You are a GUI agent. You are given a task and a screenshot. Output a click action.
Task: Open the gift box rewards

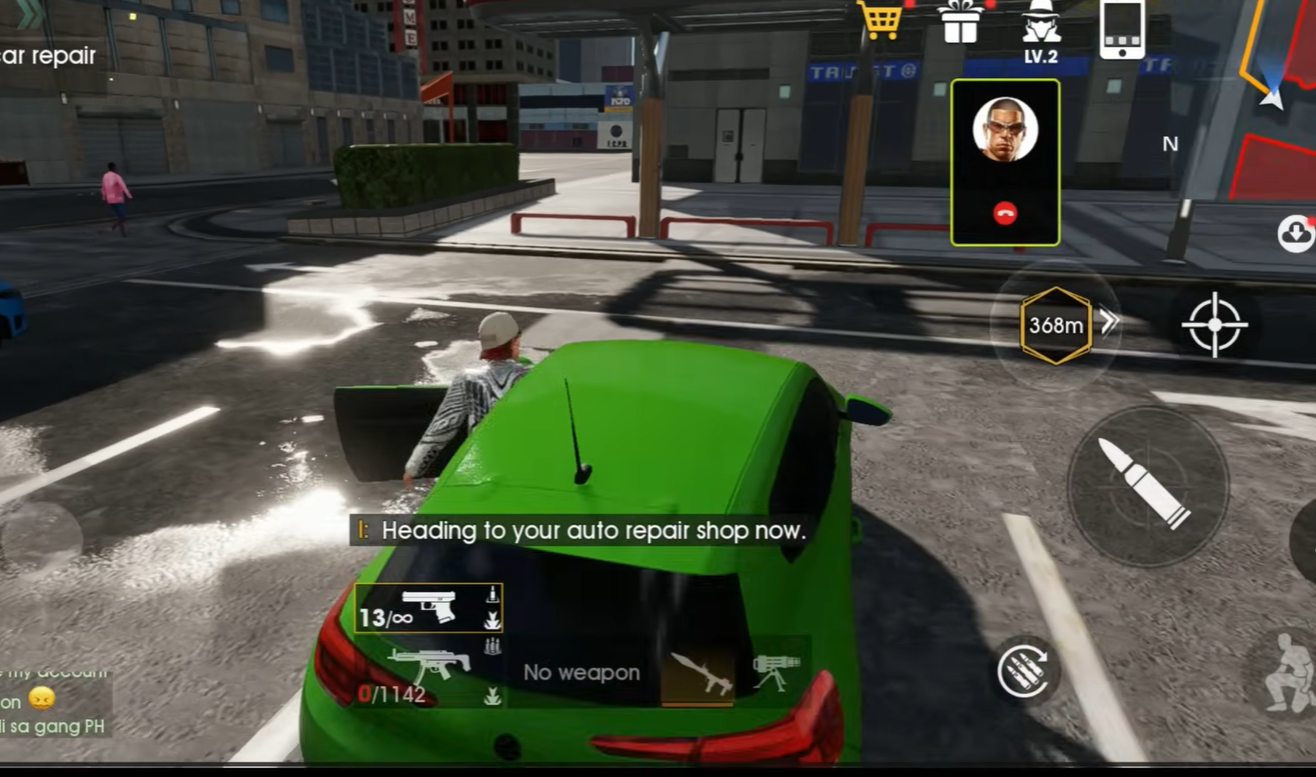click(x=960, y=22)
